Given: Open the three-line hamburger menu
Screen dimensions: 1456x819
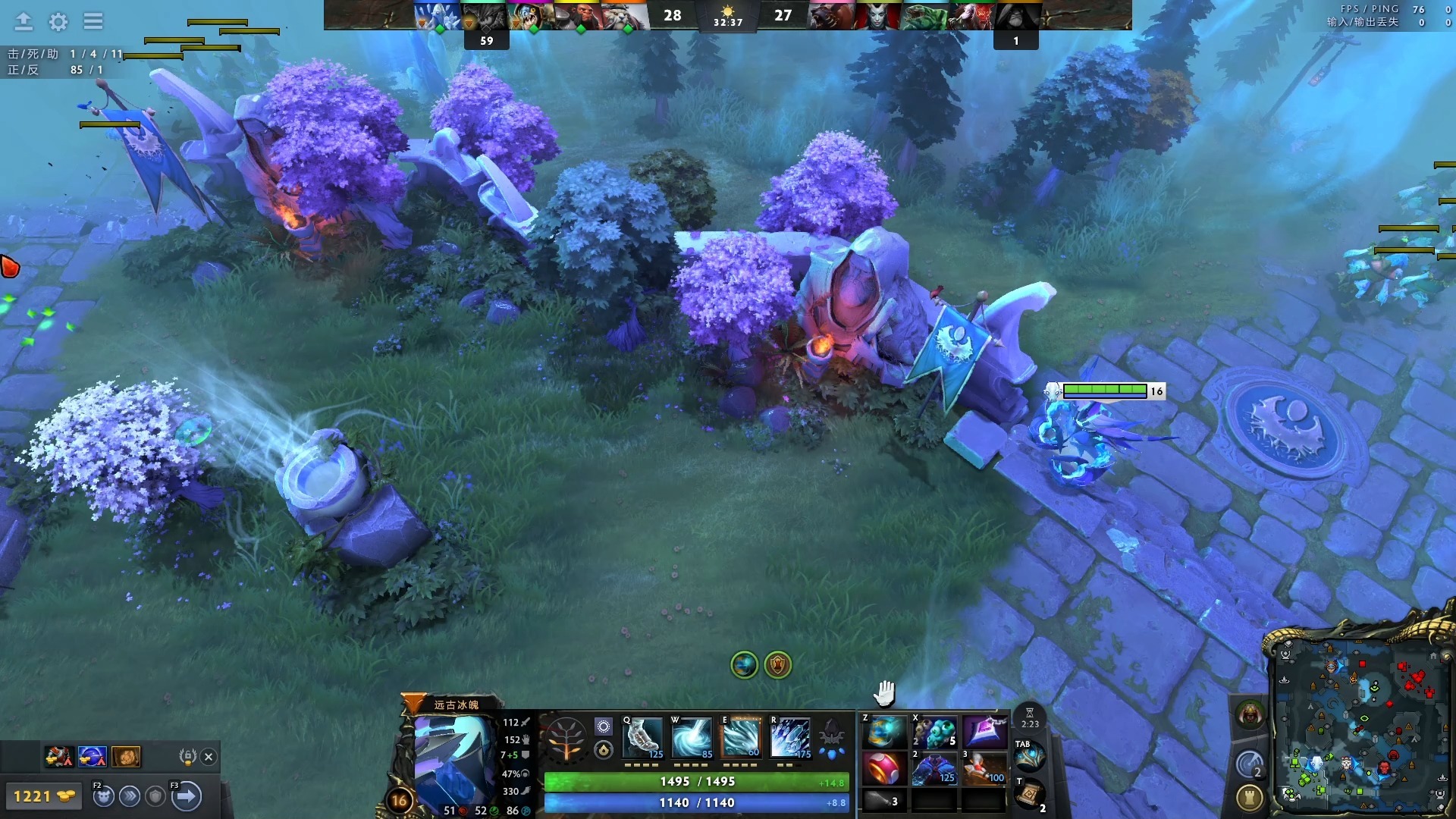Looking at the screenshot, I should tap(93, 21).
